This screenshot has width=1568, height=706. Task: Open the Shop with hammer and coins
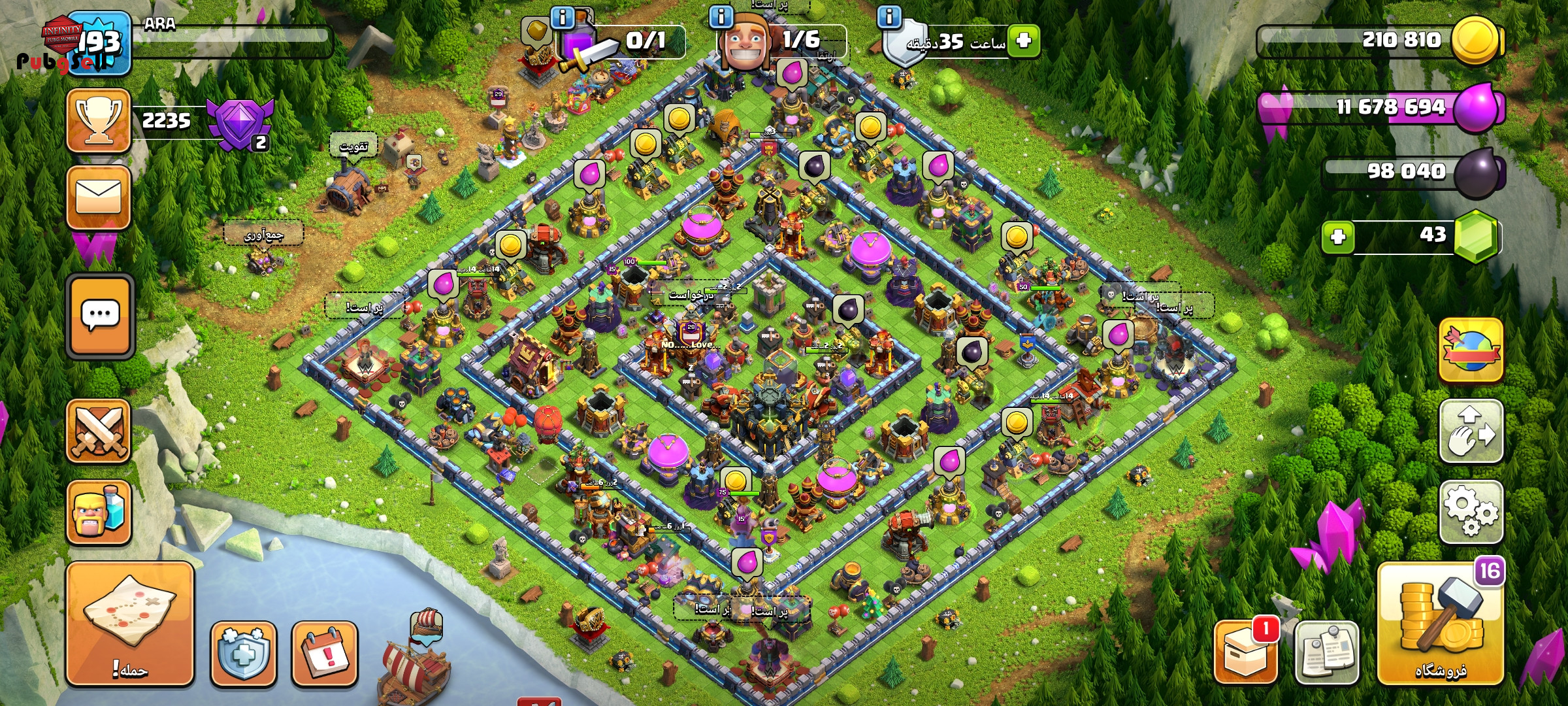1441,624
